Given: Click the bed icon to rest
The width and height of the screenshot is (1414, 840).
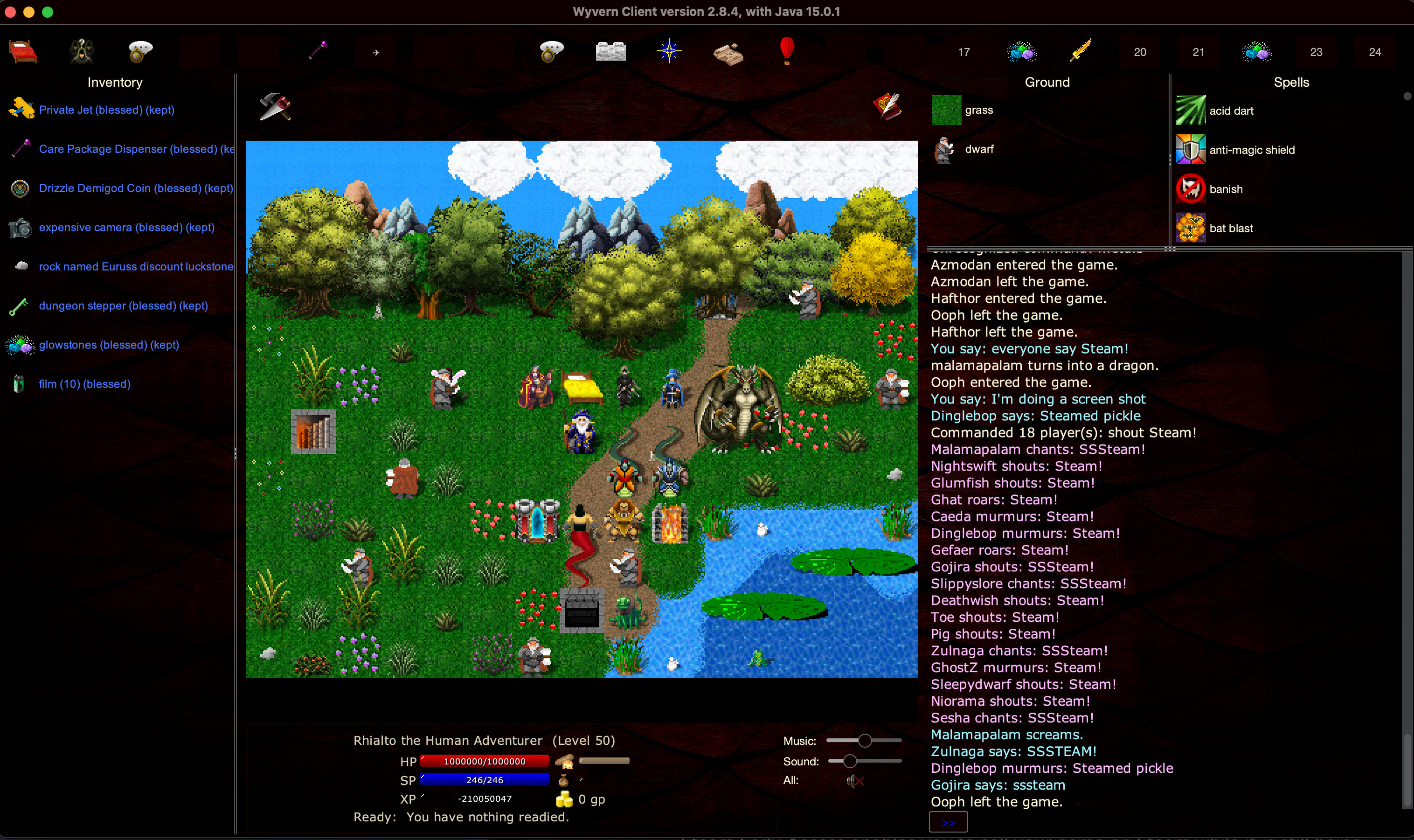Looking at the screenshot, I should [x=23, y=51].
